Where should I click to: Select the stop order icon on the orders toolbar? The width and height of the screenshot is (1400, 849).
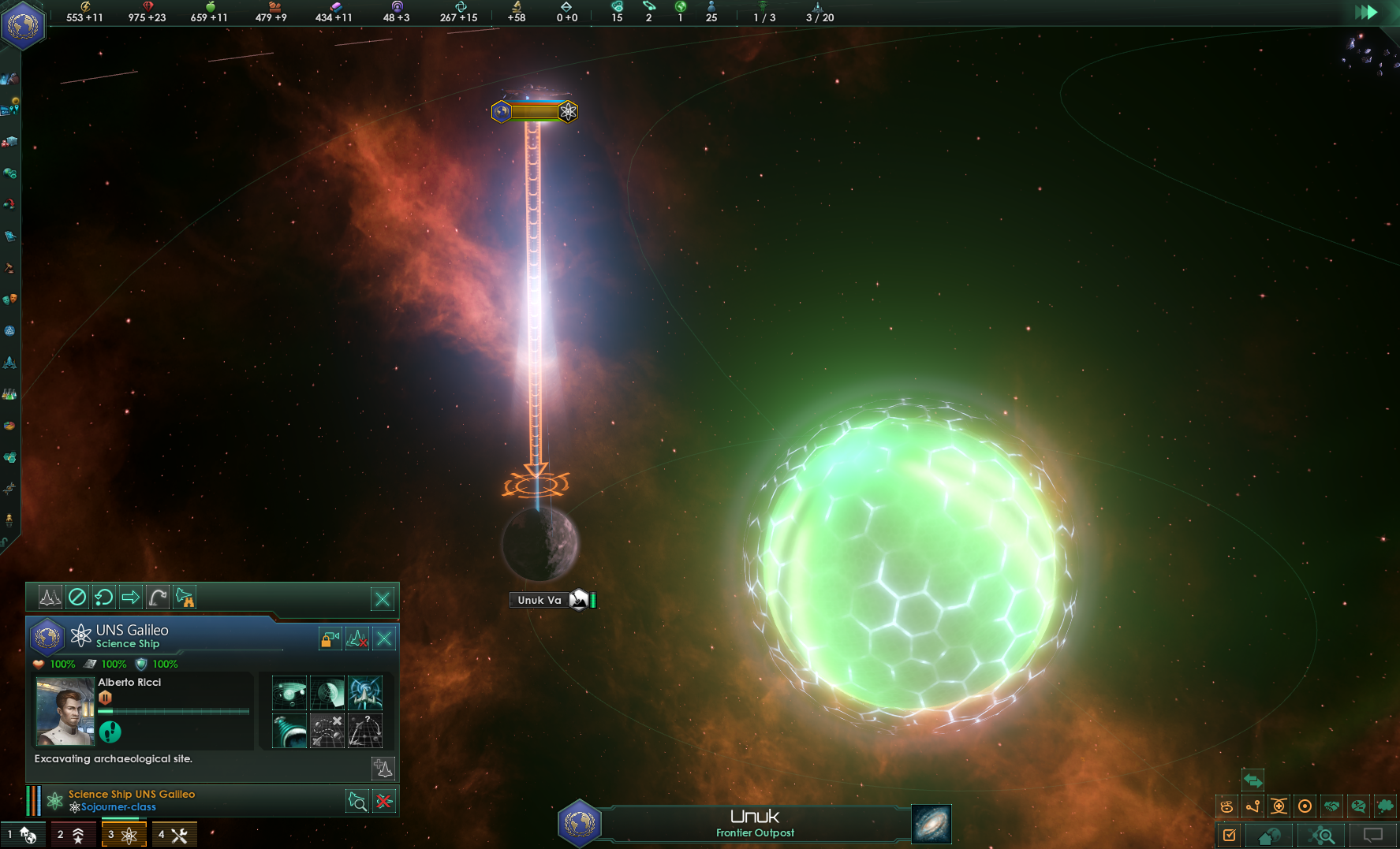(77, 597)
